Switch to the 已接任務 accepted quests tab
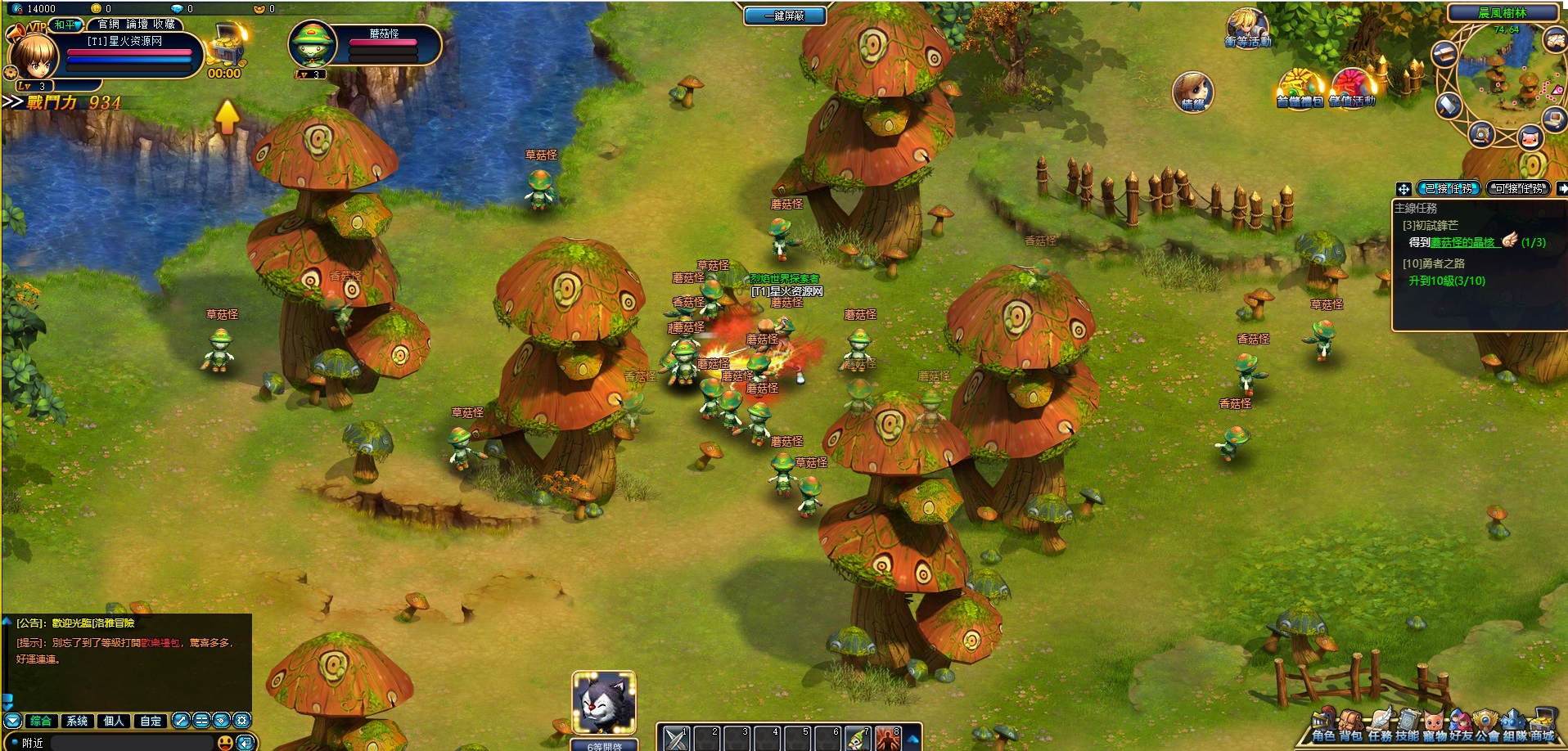Viewport: 1568px width, 751px height. (1449, 188)
